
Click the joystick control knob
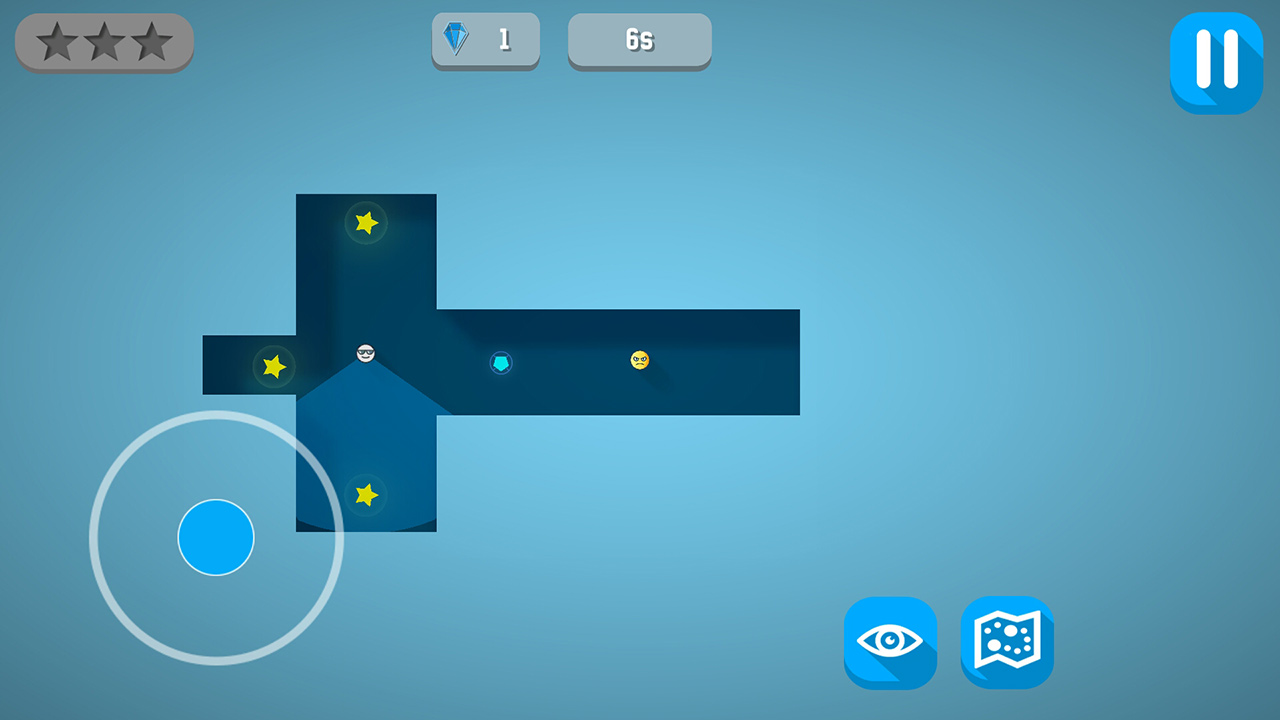point(215,538)
